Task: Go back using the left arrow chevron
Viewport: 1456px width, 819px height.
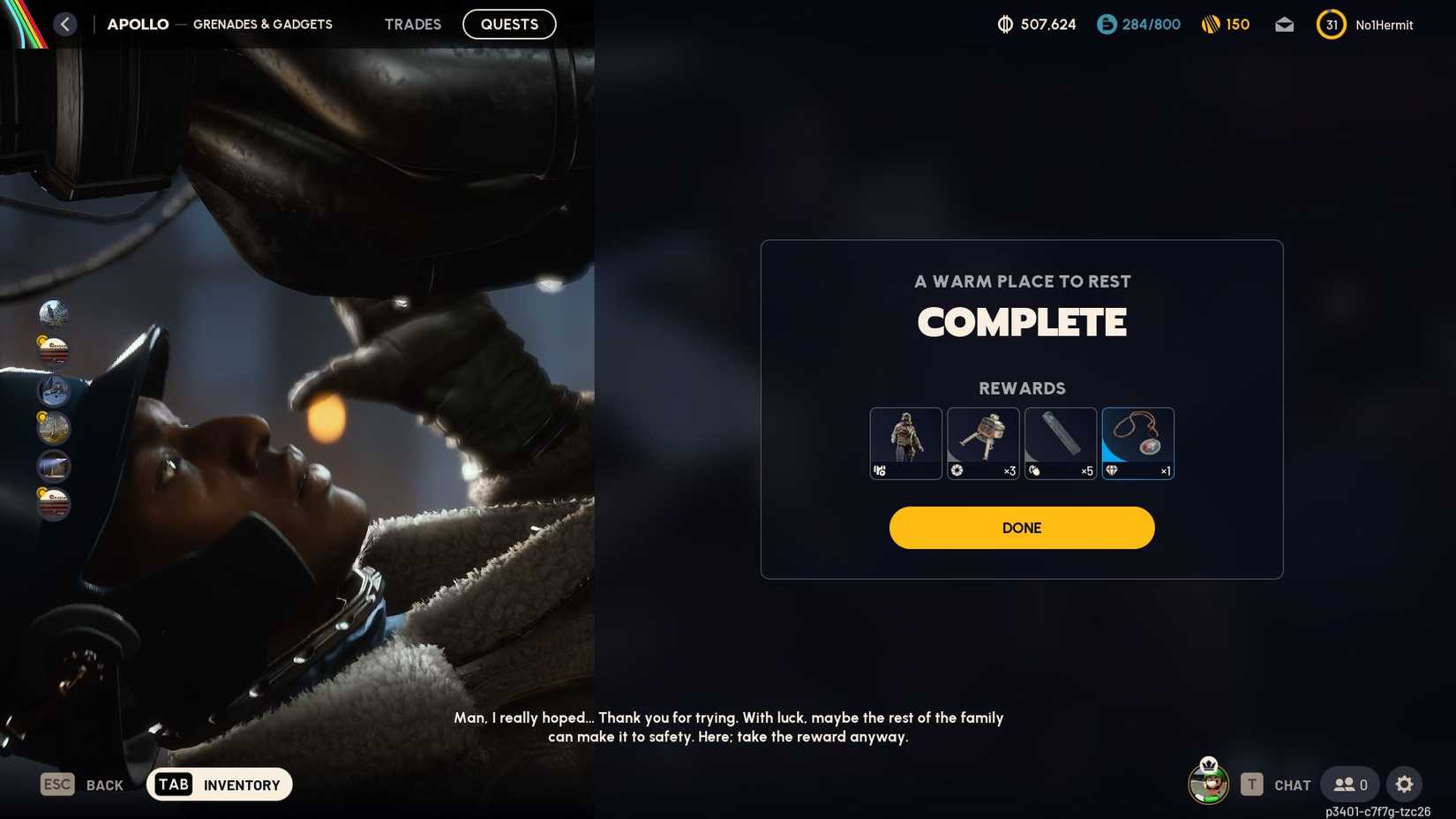Action: coord(64,24)
